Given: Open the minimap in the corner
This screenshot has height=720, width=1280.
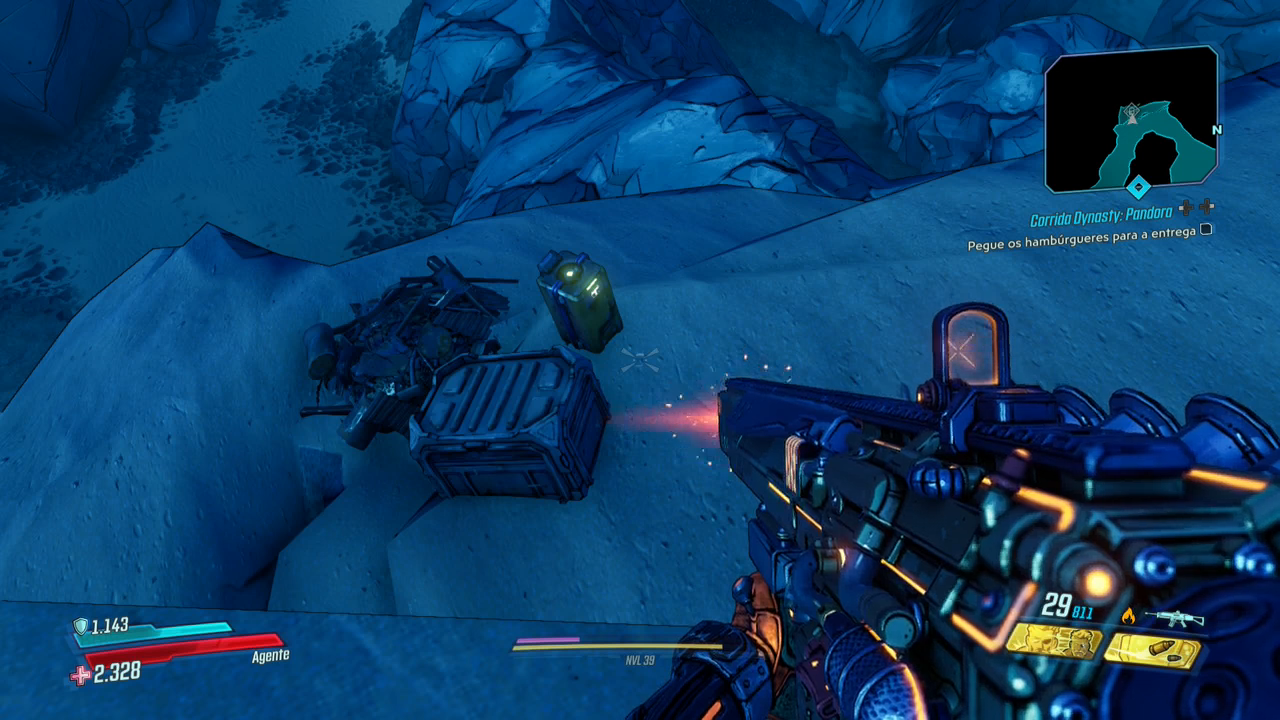Looking at the screenshot, I should coord(1131,120).
